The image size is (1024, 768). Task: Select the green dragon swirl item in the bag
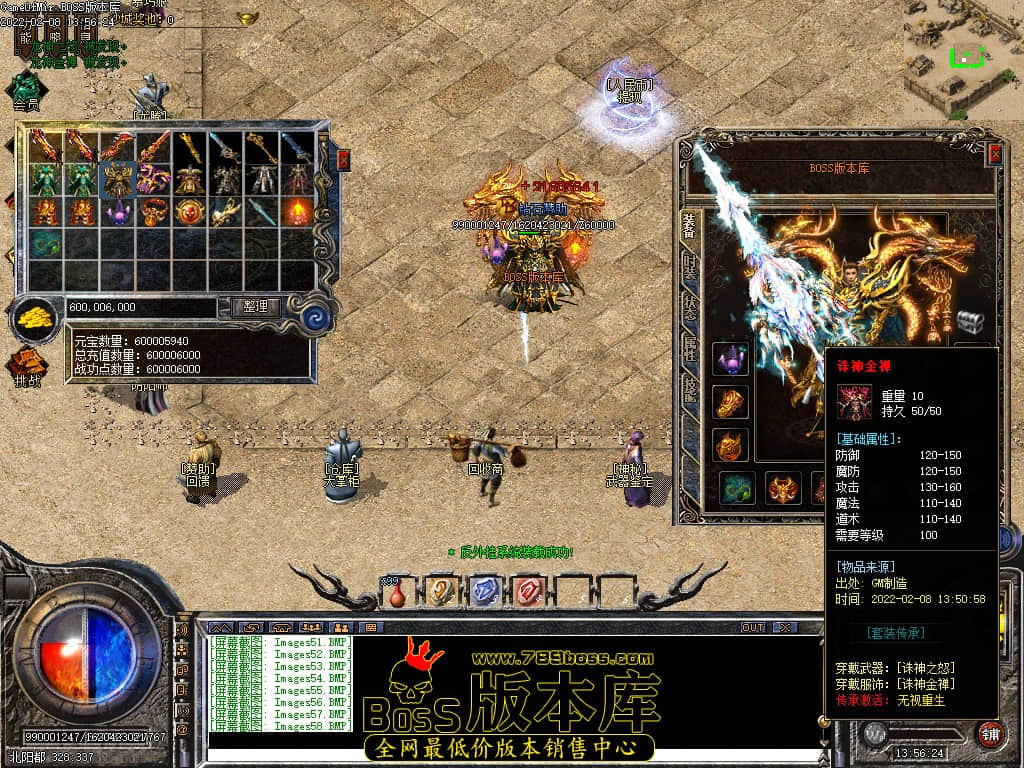coord(45,244)
